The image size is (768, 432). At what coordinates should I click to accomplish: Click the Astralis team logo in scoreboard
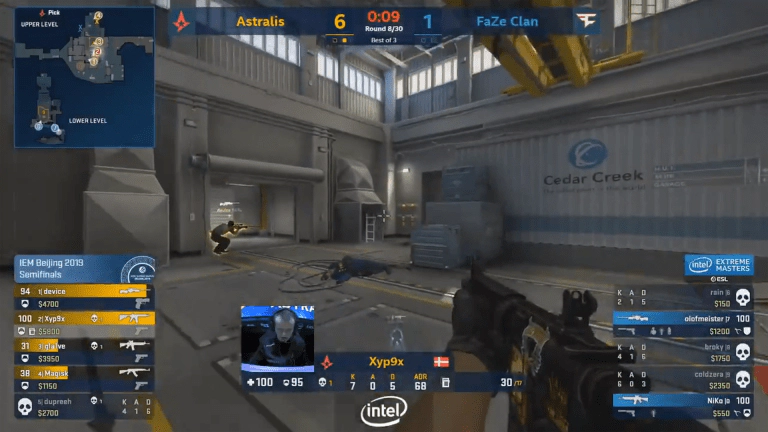point(181,20)
